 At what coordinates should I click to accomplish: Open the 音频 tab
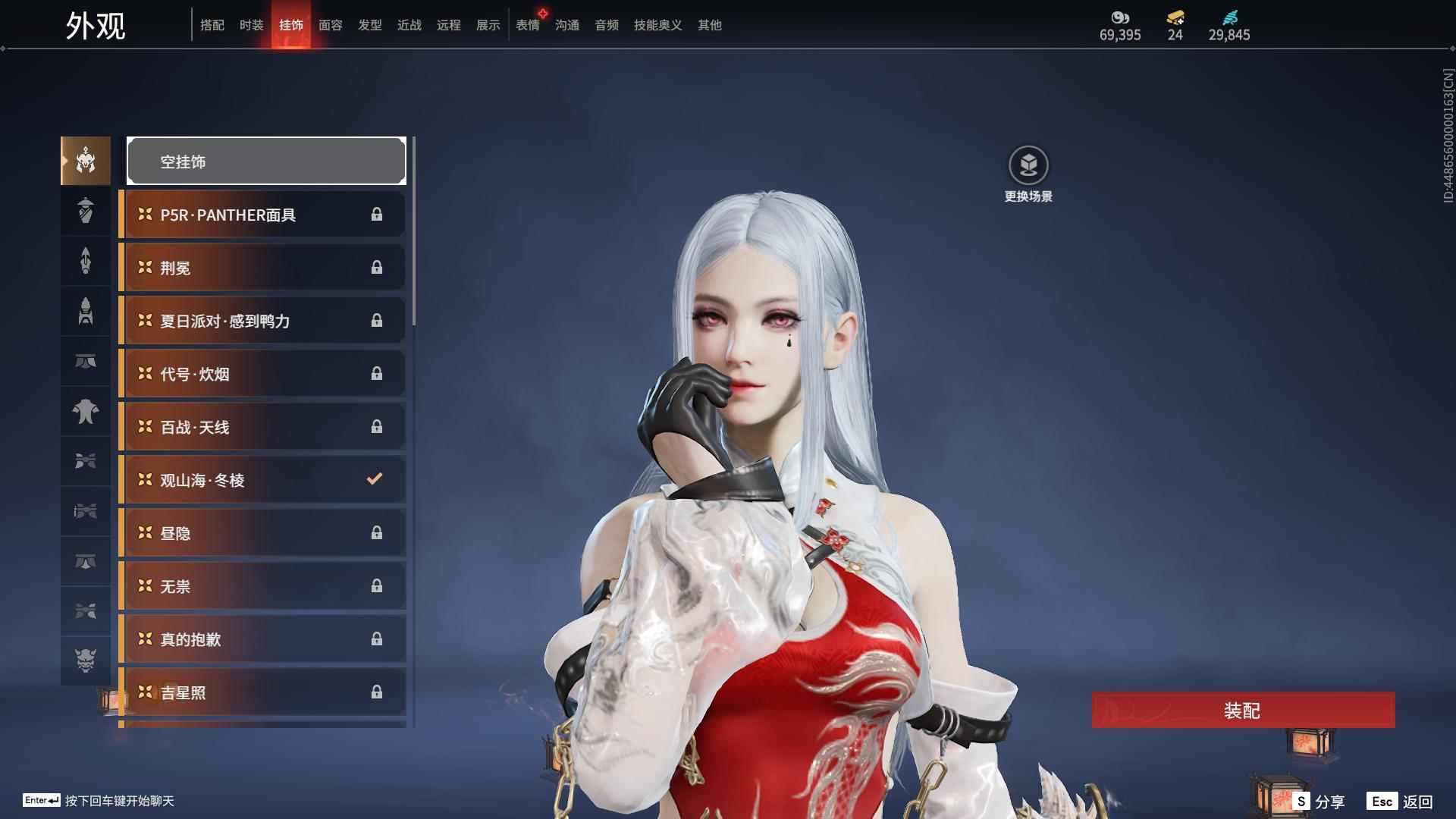point(606,25)
